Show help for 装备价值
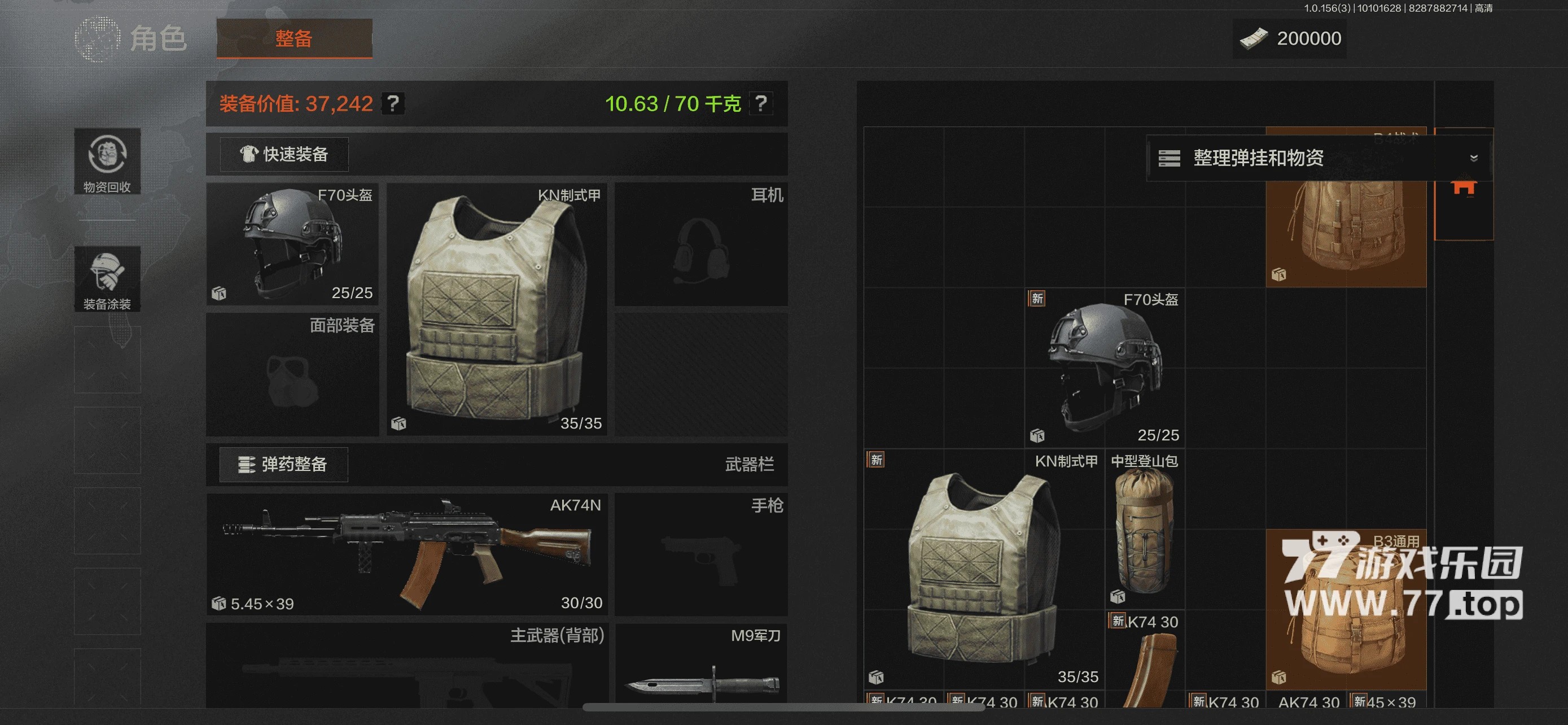Image resolution: width=1568 pixels, height=725 pixels. pos(393,103)
